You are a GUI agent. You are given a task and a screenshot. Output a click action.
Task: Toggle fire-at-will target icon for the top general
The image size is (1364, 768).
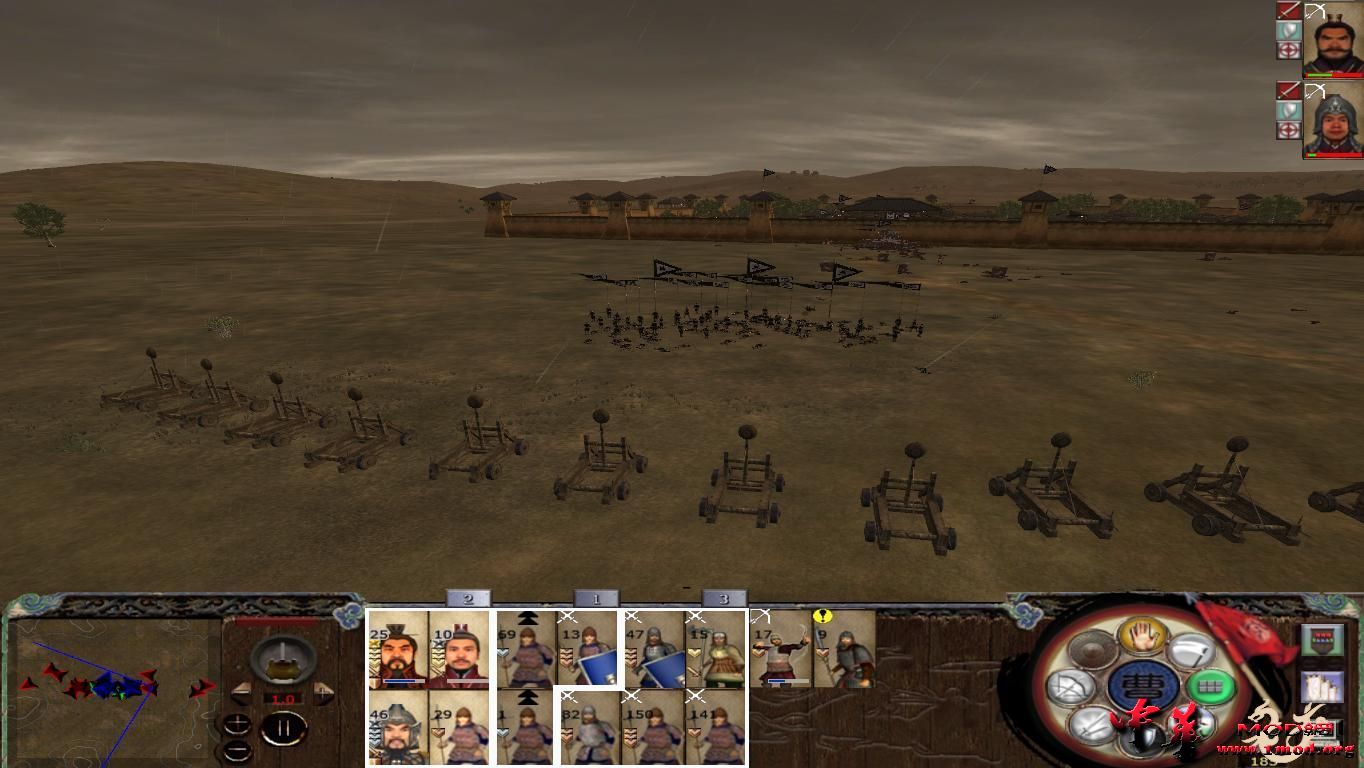coord(1289,50)
